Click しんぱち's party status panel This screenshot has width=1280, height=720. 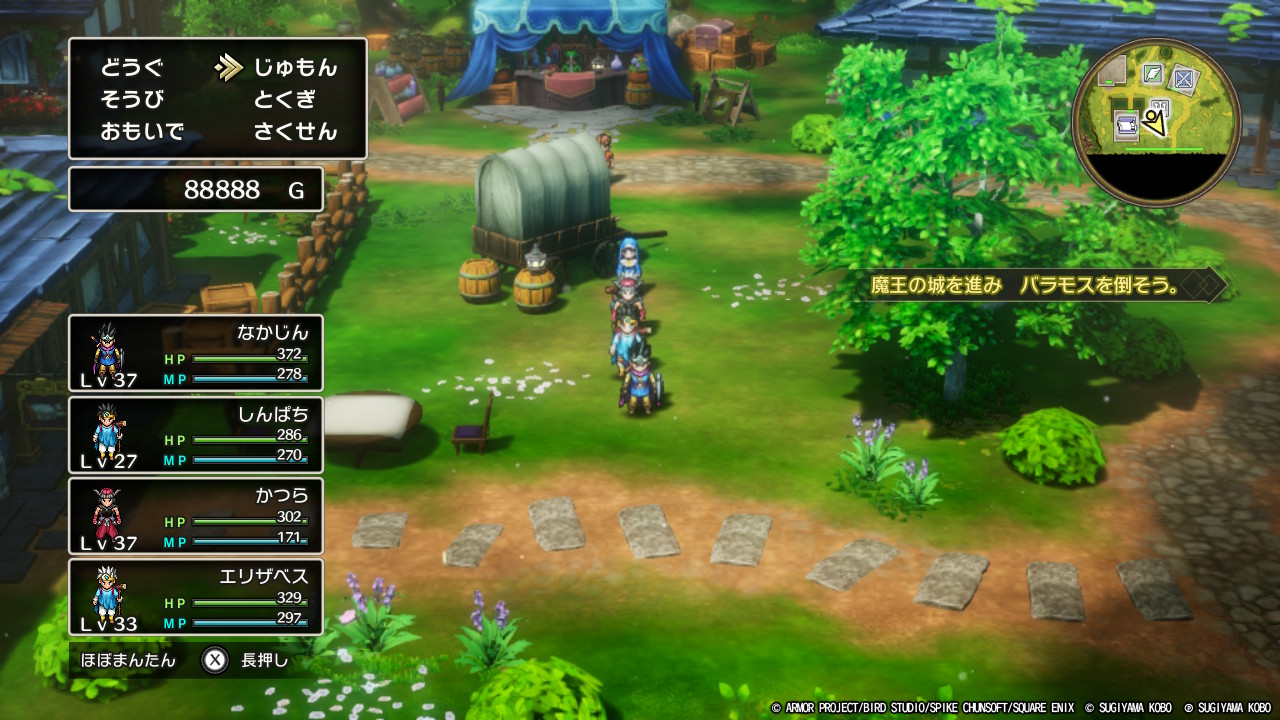point(196,435)
